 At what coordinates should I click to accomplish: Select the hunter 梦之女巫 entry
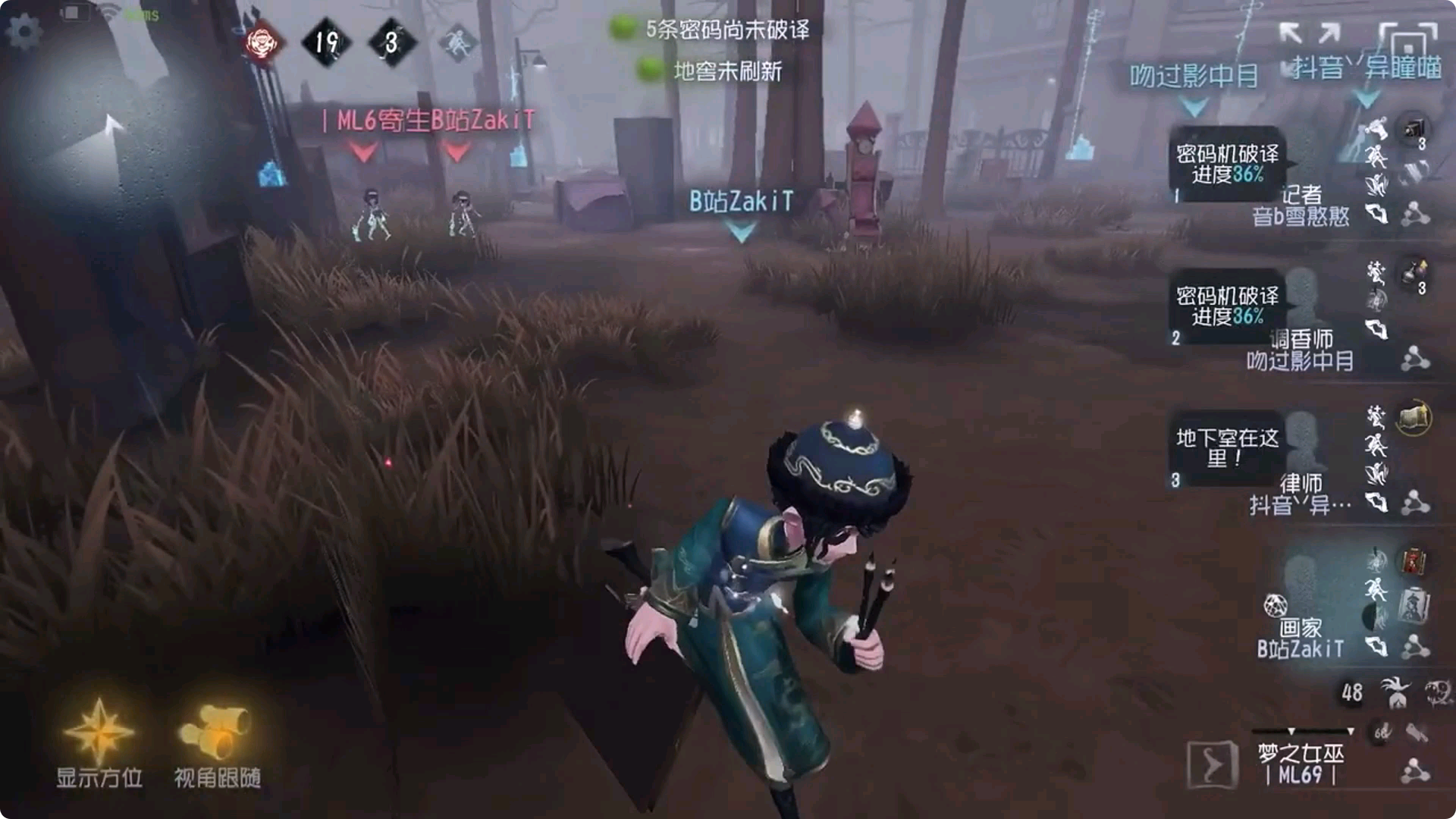click(x=1301, y=762)
